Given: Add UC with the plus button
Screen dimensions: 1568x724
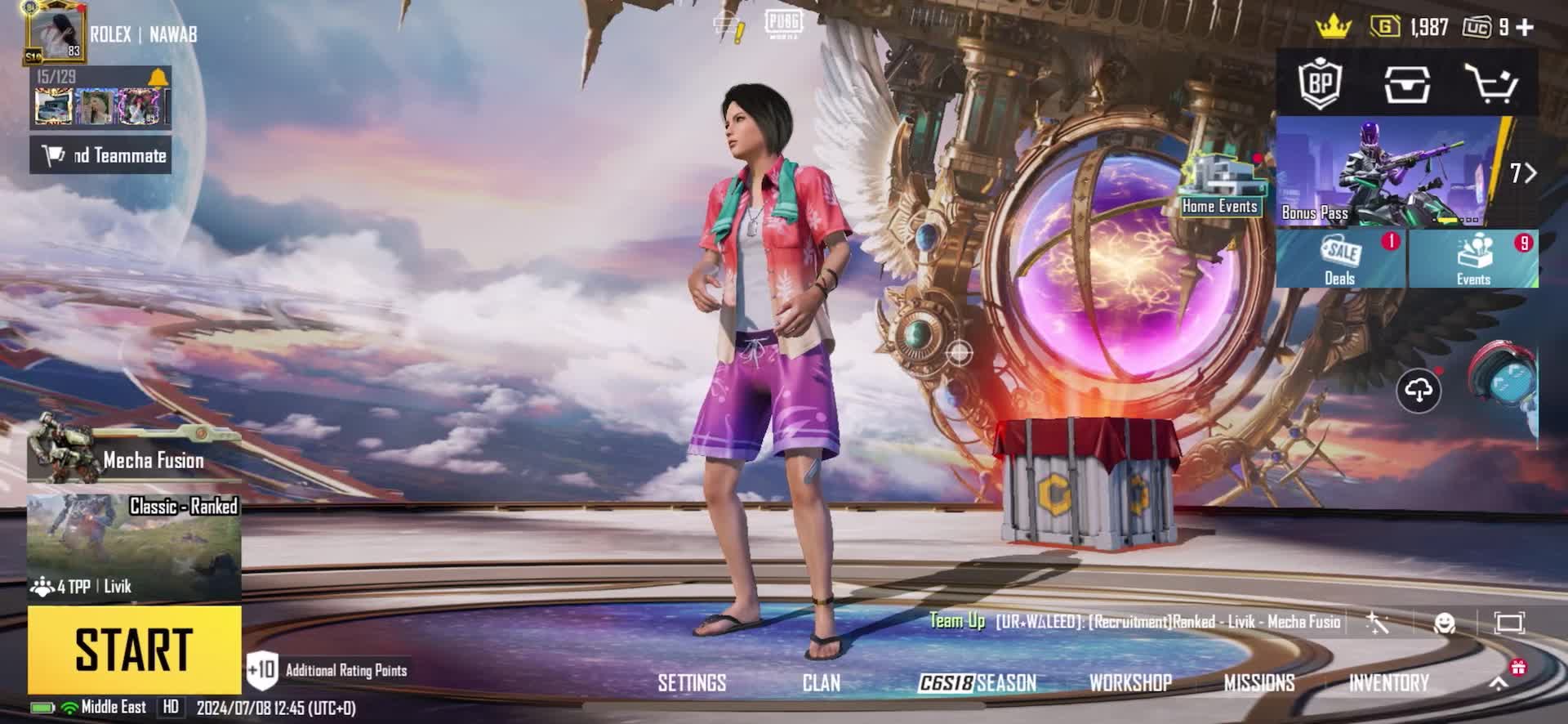Looking at the screenshot, I should click(x=1524, y=27).
